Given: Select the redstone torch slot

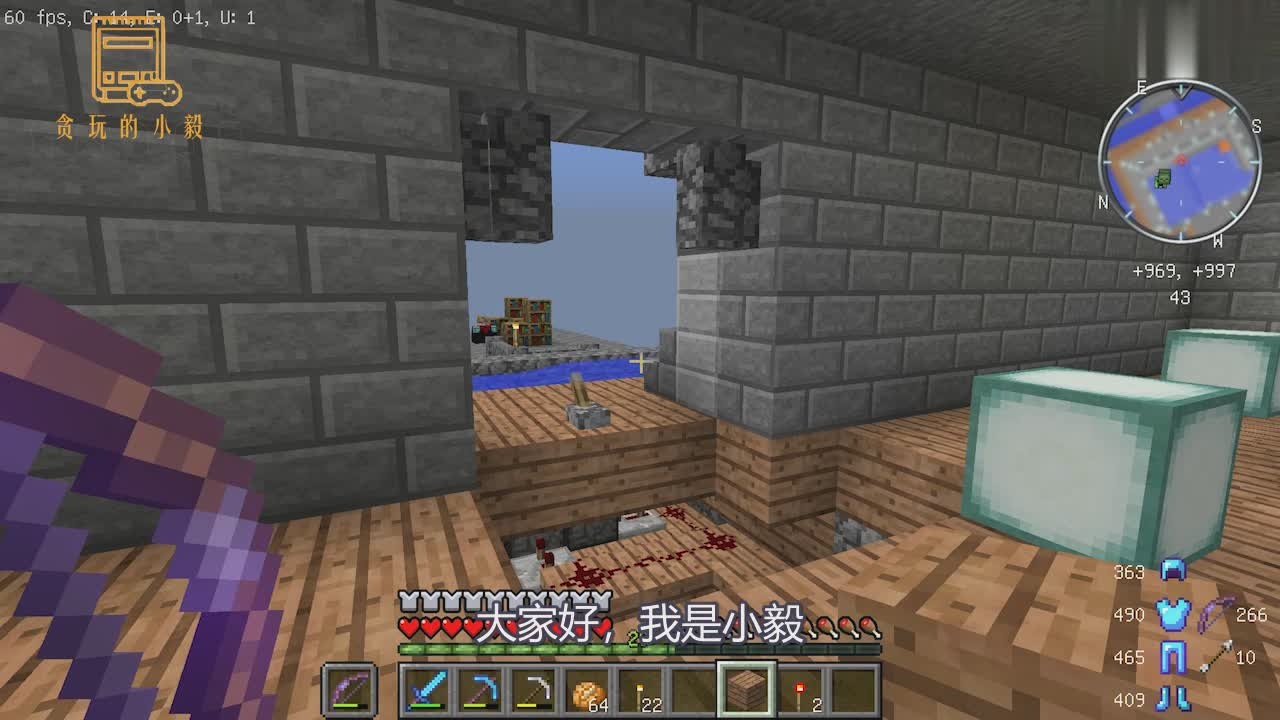Looking at the screenshot, I should click(800, 690).
